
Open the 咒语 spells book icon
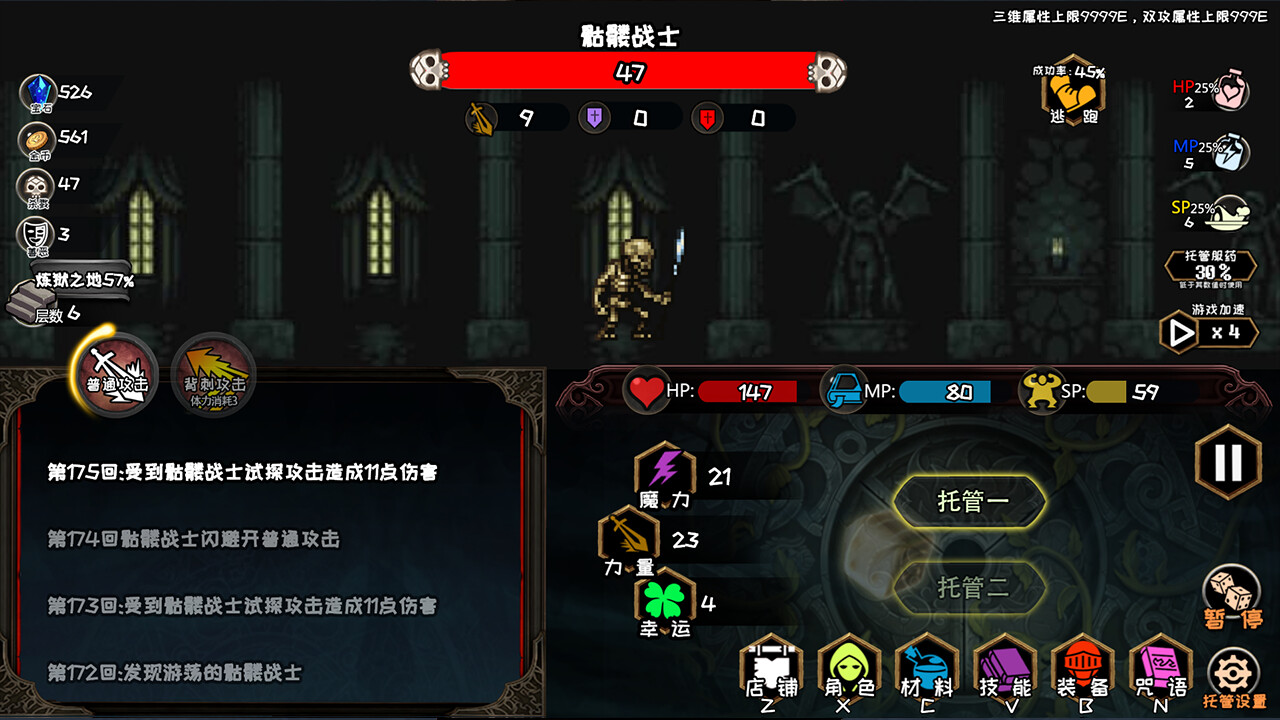1160,668
